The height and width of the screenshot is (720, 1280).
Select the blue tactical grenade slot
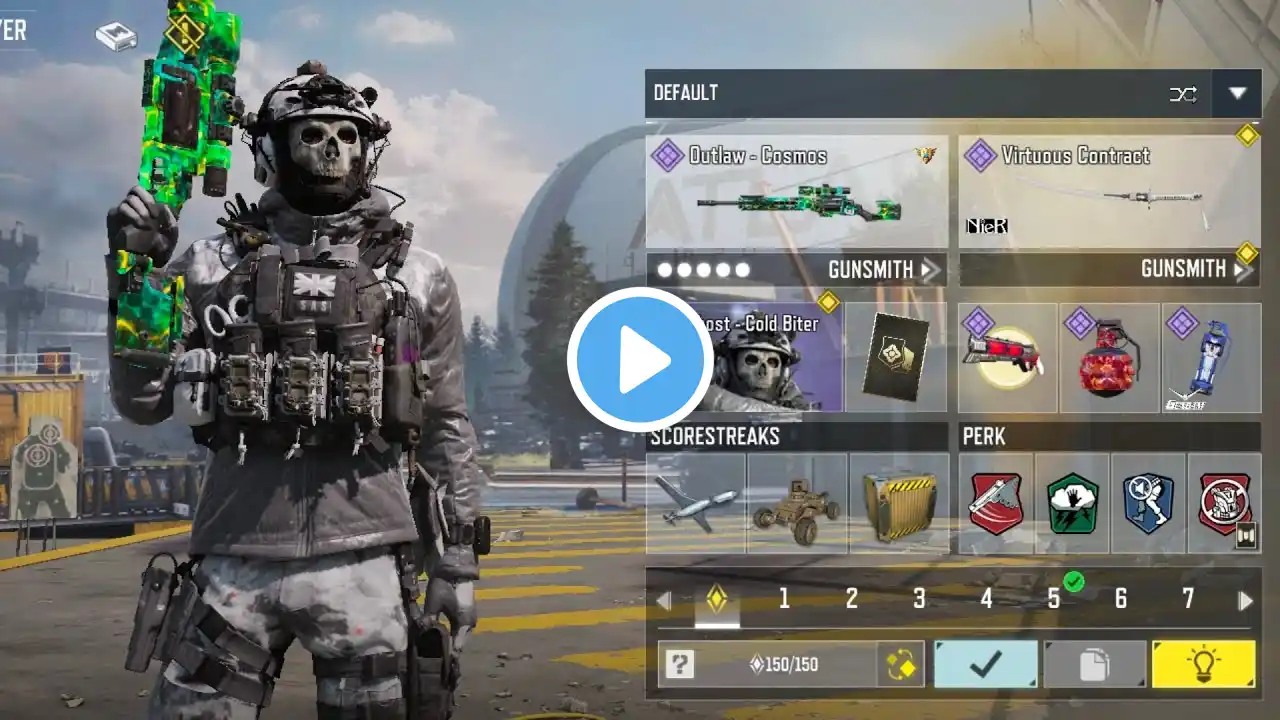click(1211, 358)
